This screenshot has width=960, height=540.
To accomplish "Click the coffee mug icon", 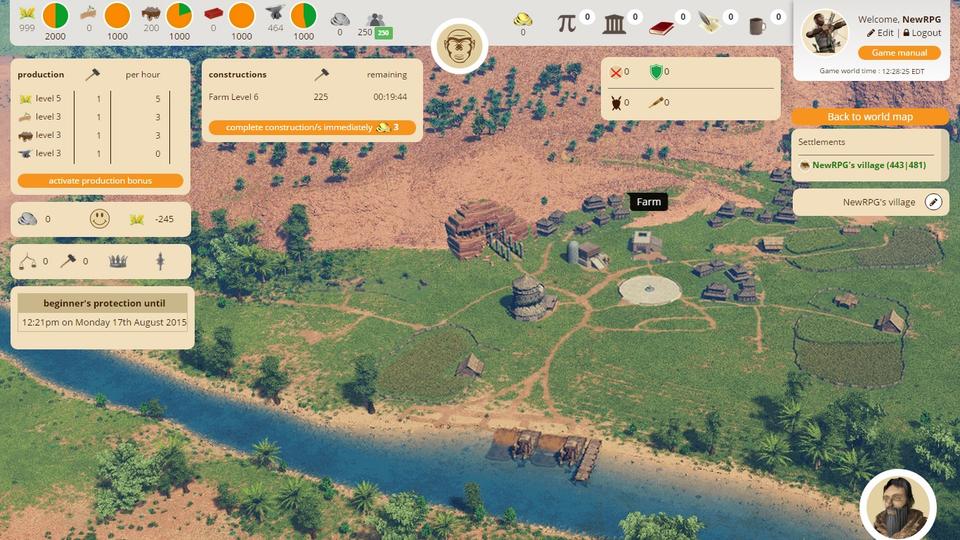I will point(757,24).
